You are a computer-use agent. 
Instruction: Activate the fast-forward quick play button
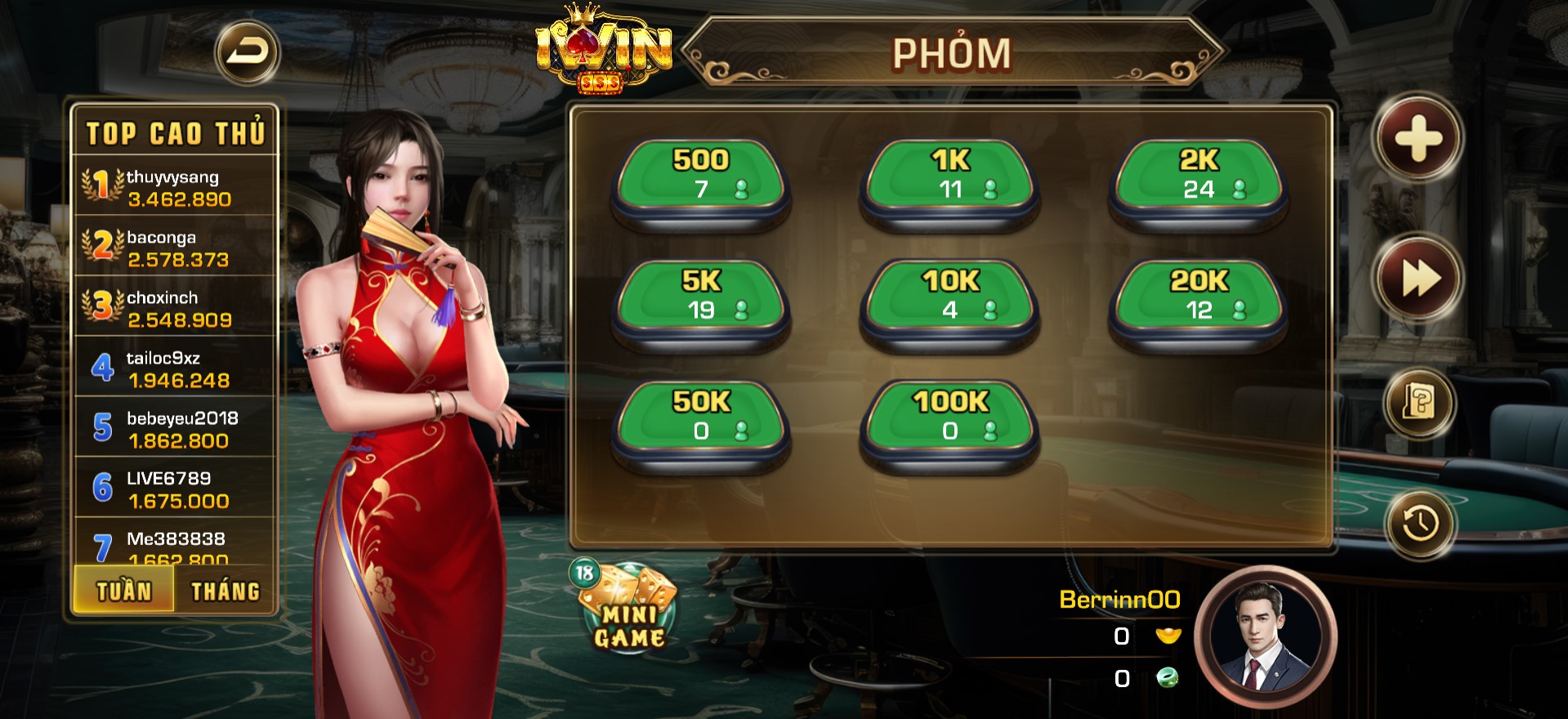1420,279
